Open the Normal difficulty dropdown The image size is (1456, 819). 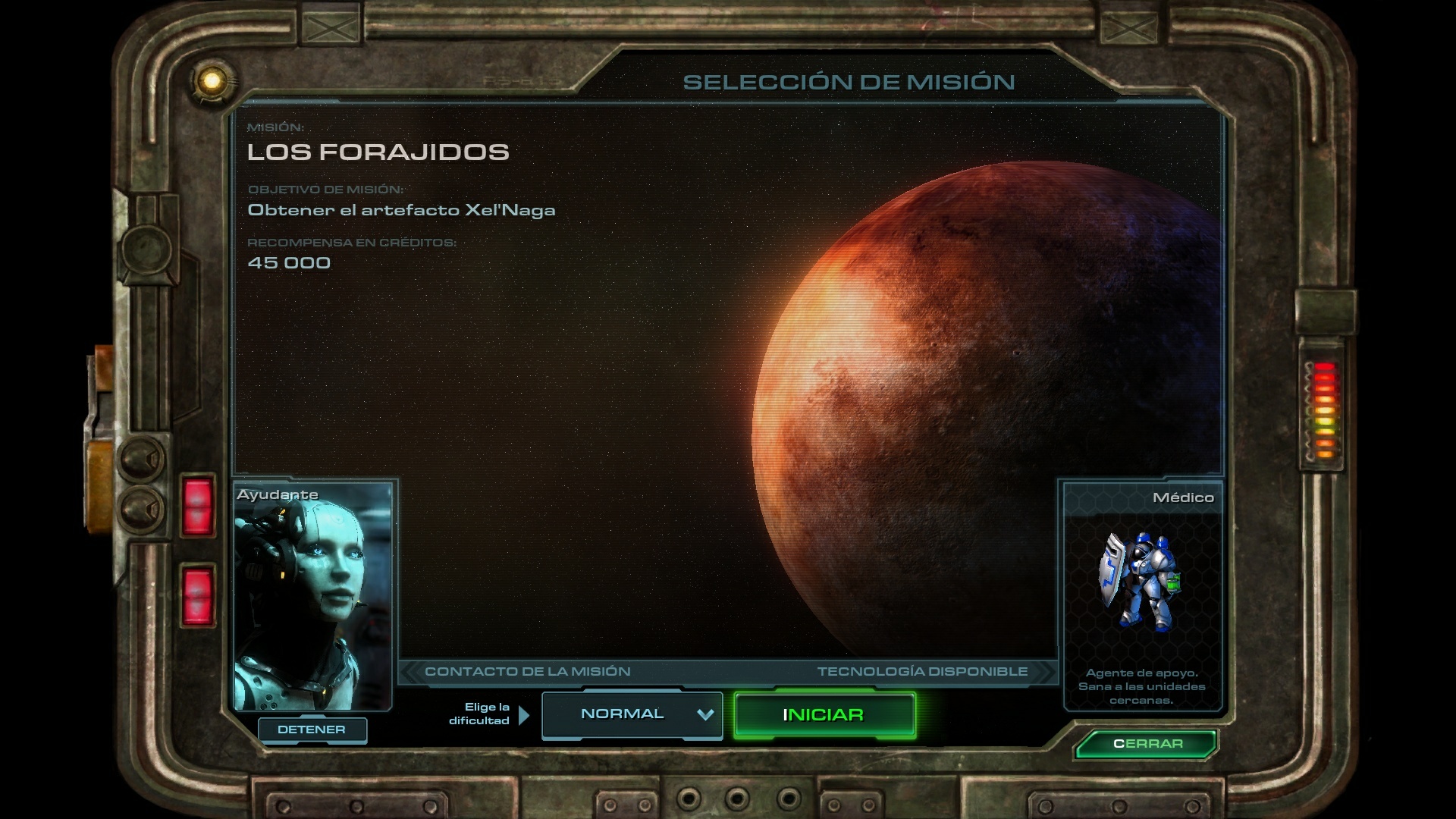[632, 715]
